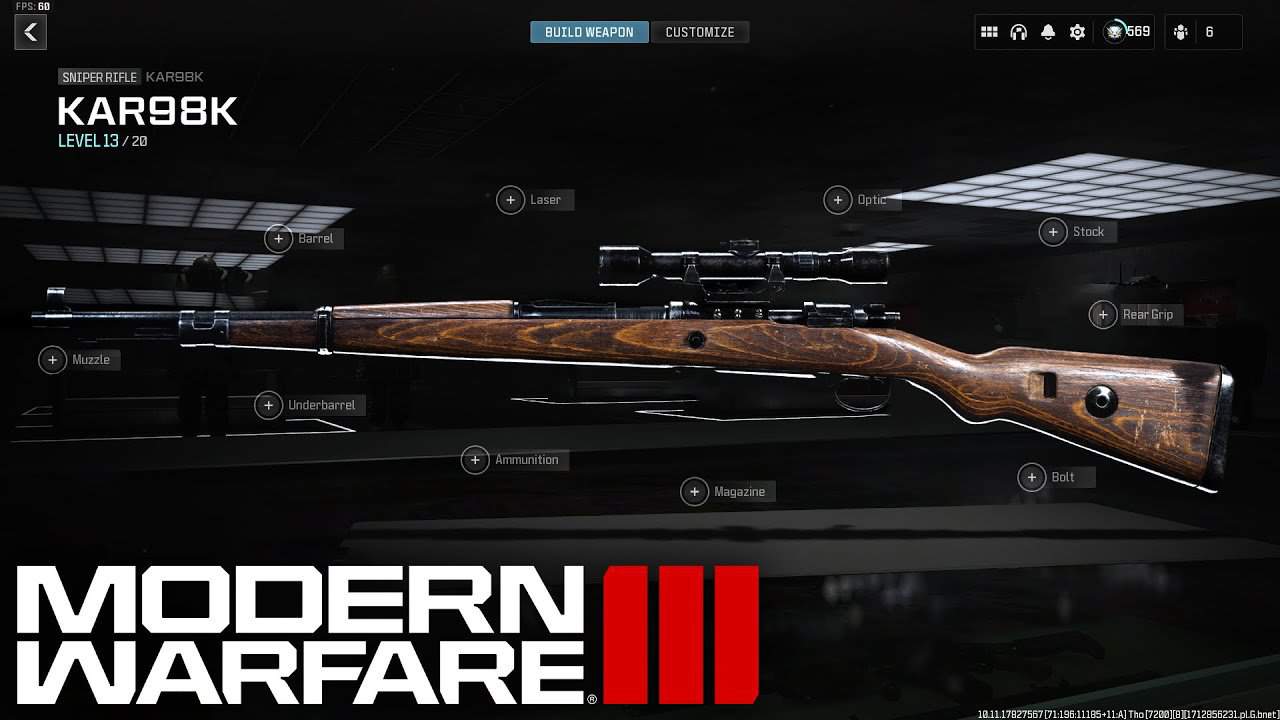
Task: Open the Muzzle attachment slot
Action: pos(53,359)
